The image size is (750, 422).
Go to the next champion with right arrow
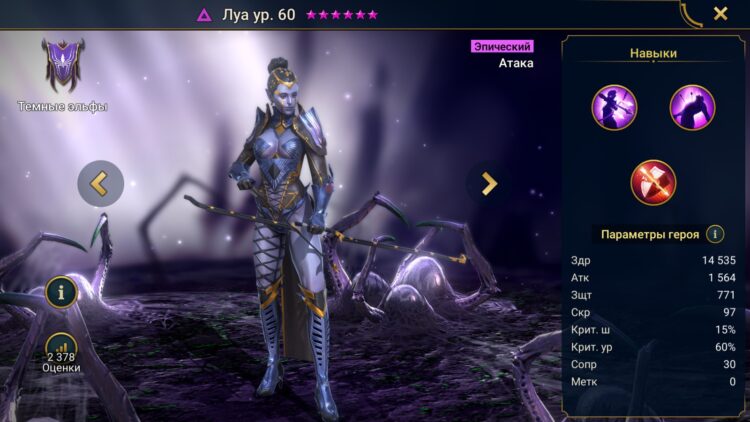(489, 183)
